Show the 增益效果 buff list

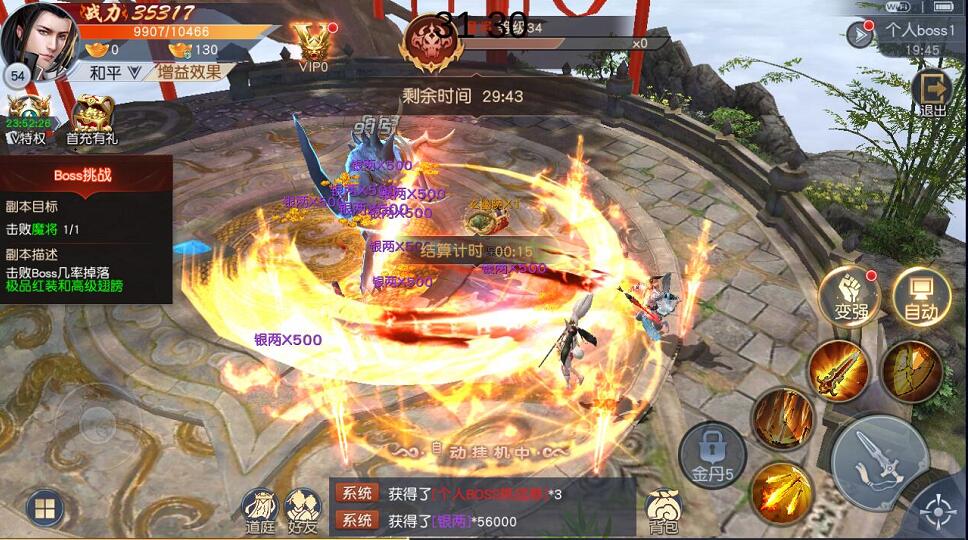click(190, 72)
